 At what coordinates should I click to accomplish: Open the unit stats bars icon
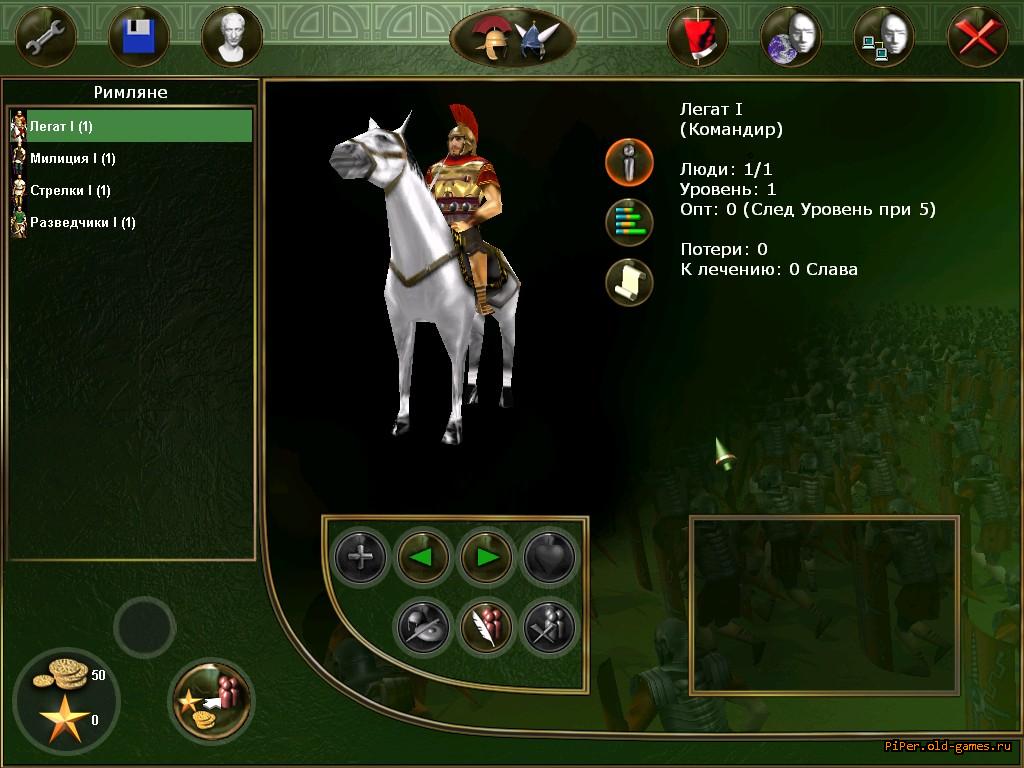(629, 222)
